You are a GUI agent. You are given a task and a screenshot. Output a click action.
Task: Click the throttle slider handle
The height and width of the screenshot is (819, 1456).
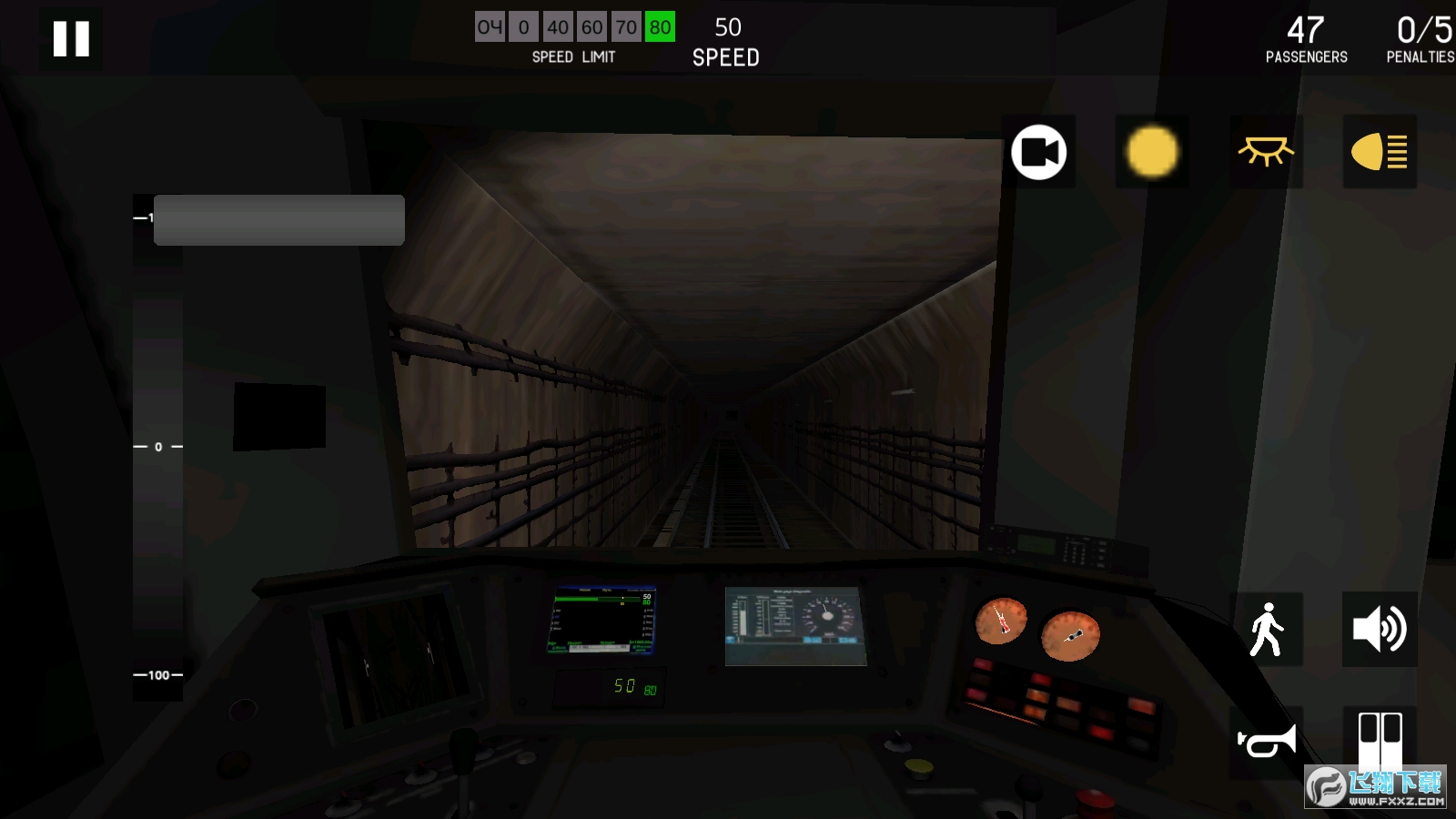tap(279, 218)
